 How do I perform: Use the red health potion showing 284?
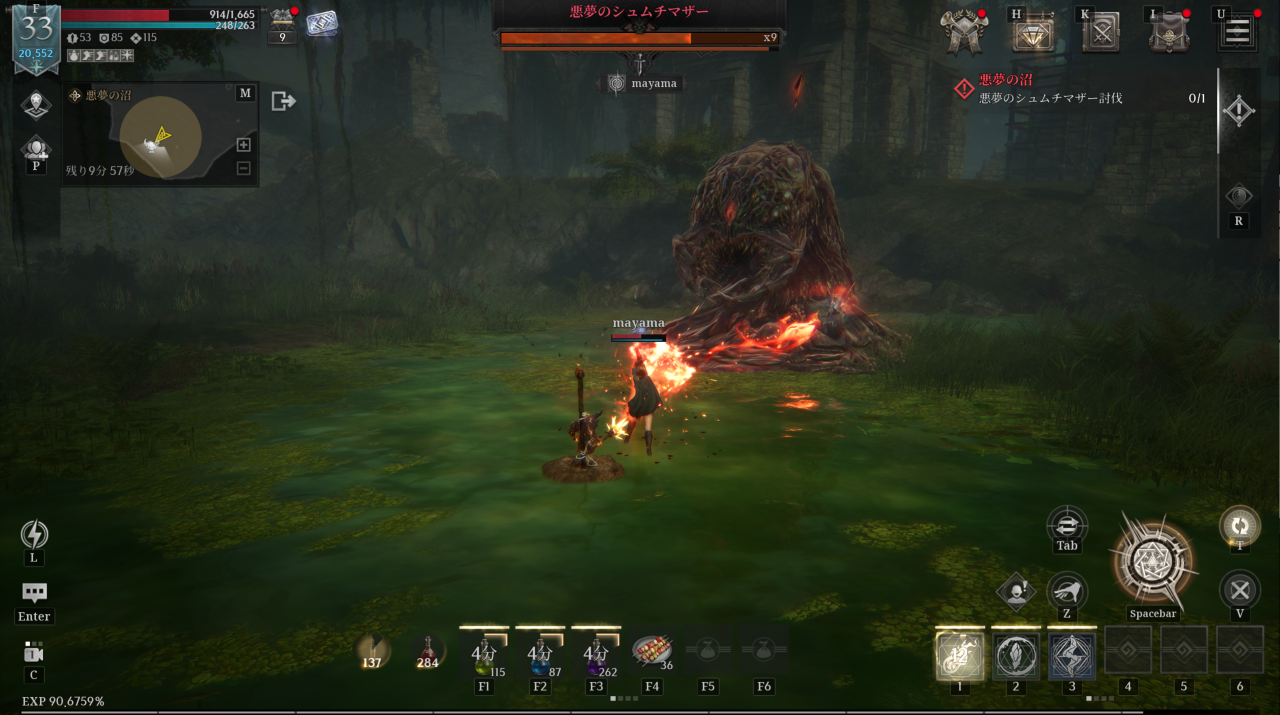(x=428, y=651)
